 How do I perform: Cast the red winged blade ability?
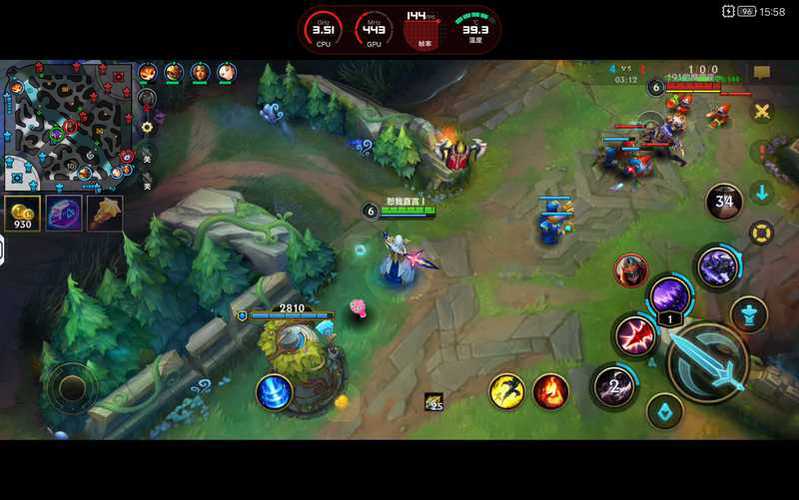[x=635, y=336]
